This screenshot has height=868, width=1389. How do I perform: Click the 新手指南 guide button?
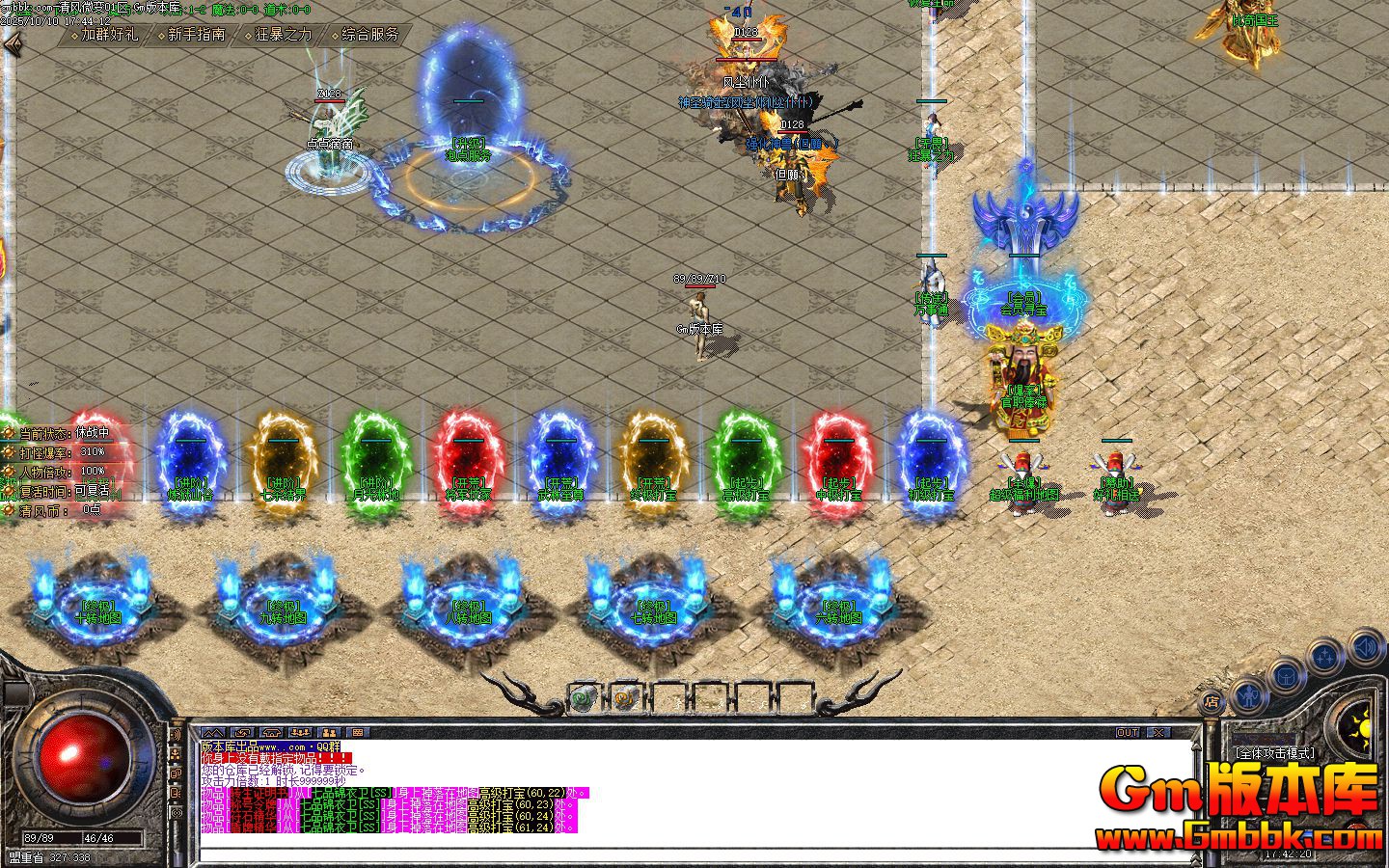tap(196, 34)
